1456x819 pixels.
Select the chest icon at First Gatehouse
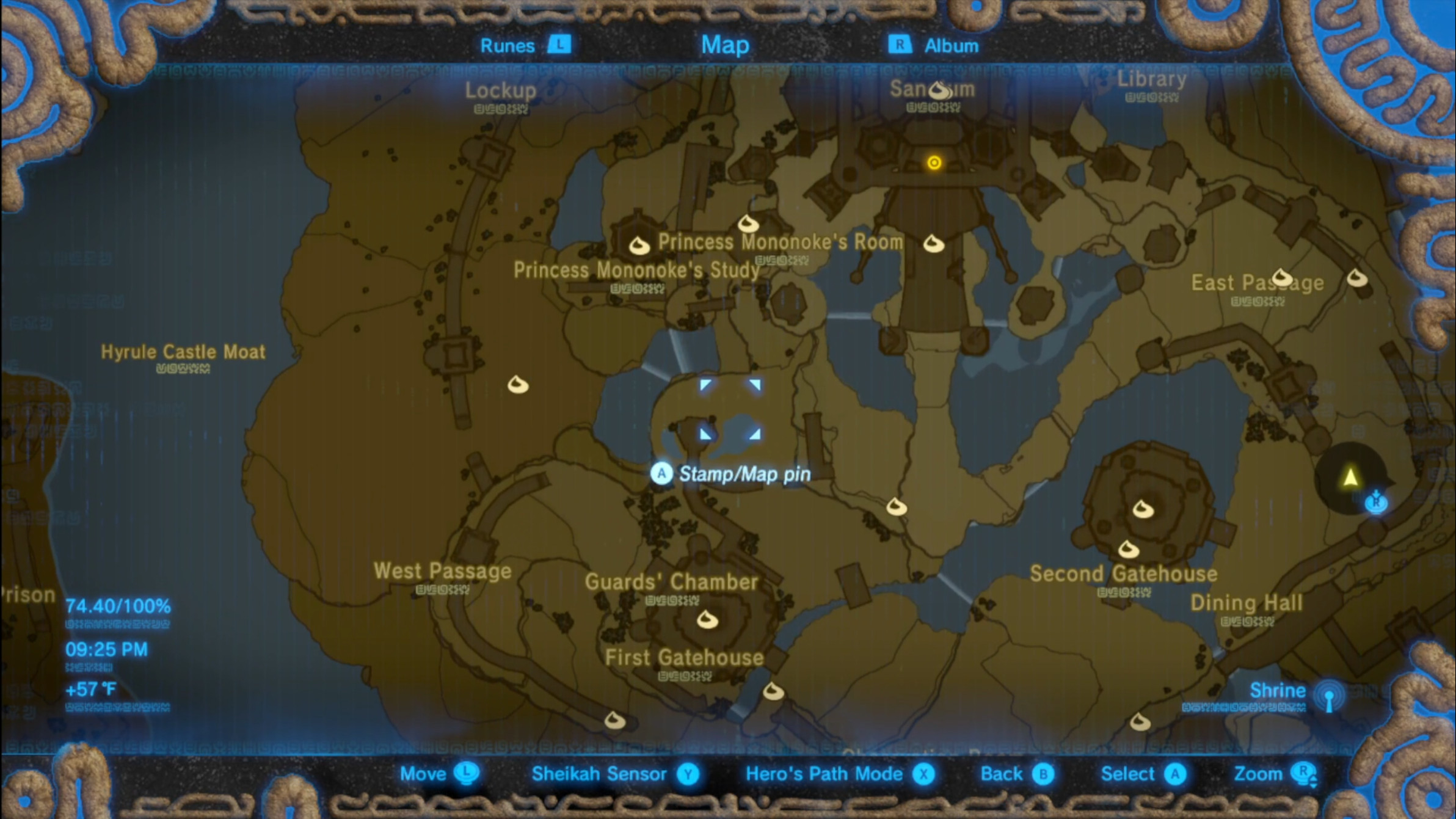pyautogui.click(x=707, y=619)
